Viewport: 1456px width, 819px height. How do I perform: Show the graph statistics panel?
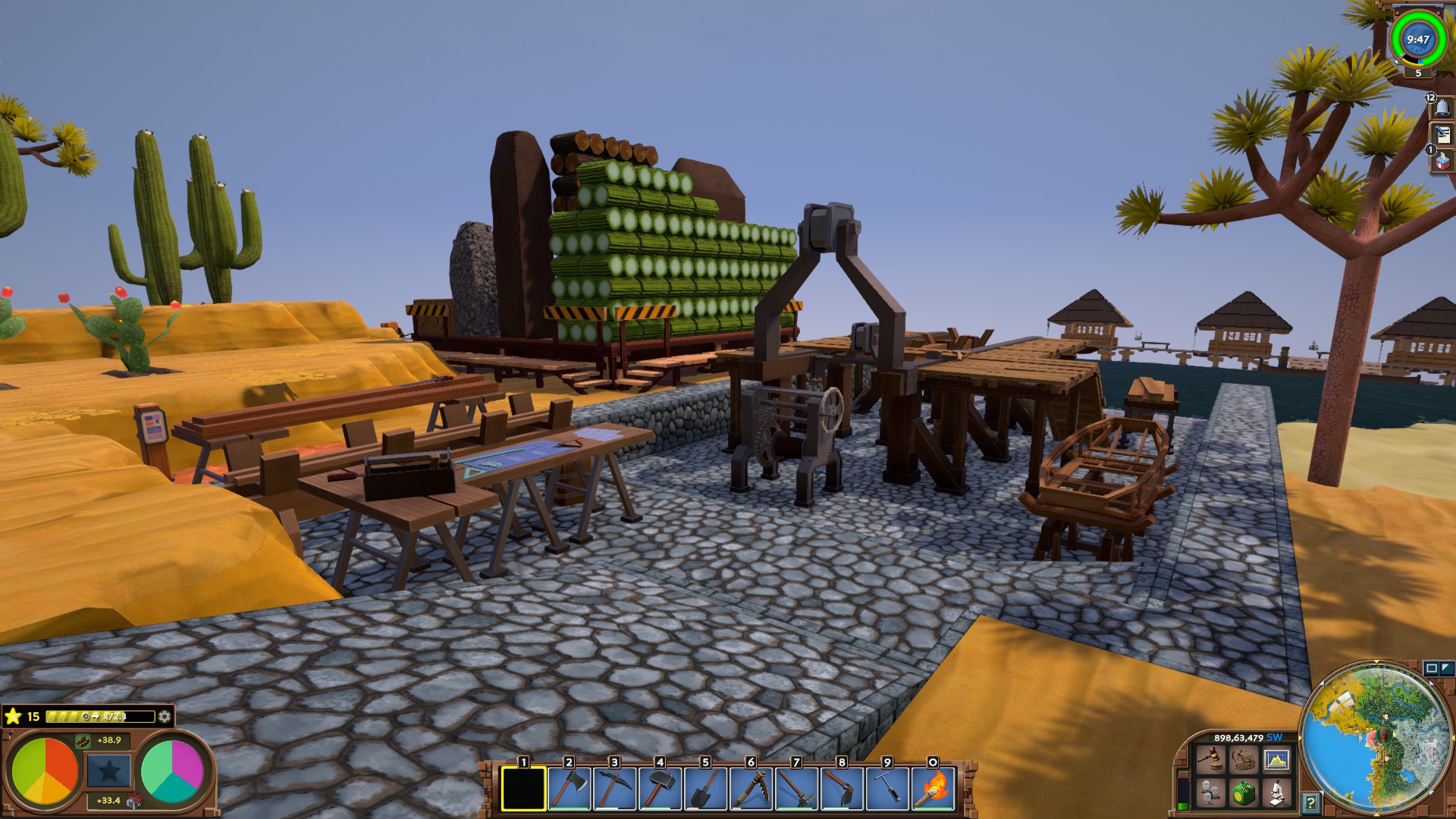pos(1276,759)
